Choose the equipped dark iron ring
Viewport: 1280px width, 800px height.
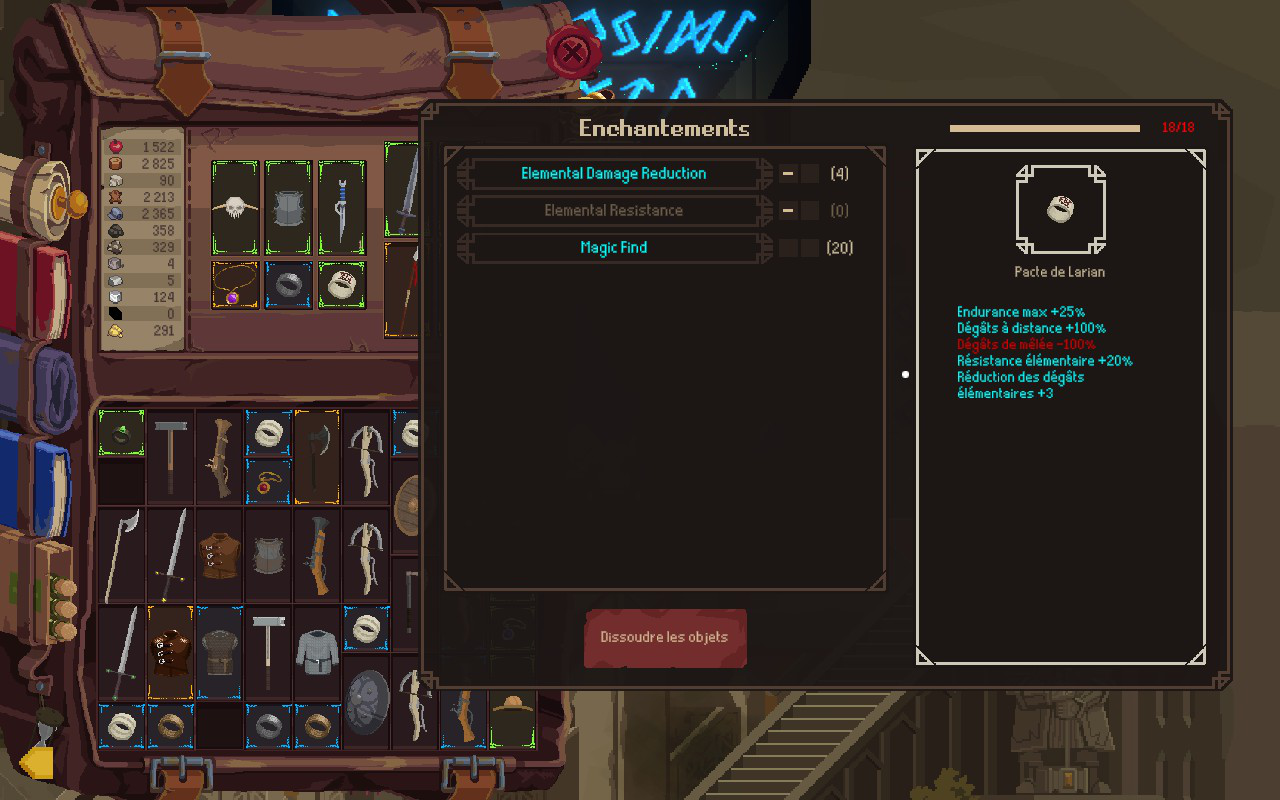(x=288, y=286)
